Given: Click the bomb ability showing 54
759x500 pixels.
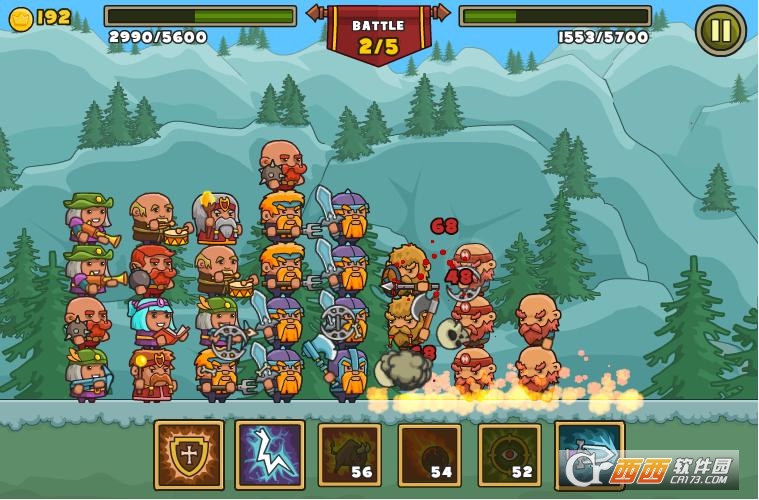Looking at the screenshot, I should (x=429, y=455).
